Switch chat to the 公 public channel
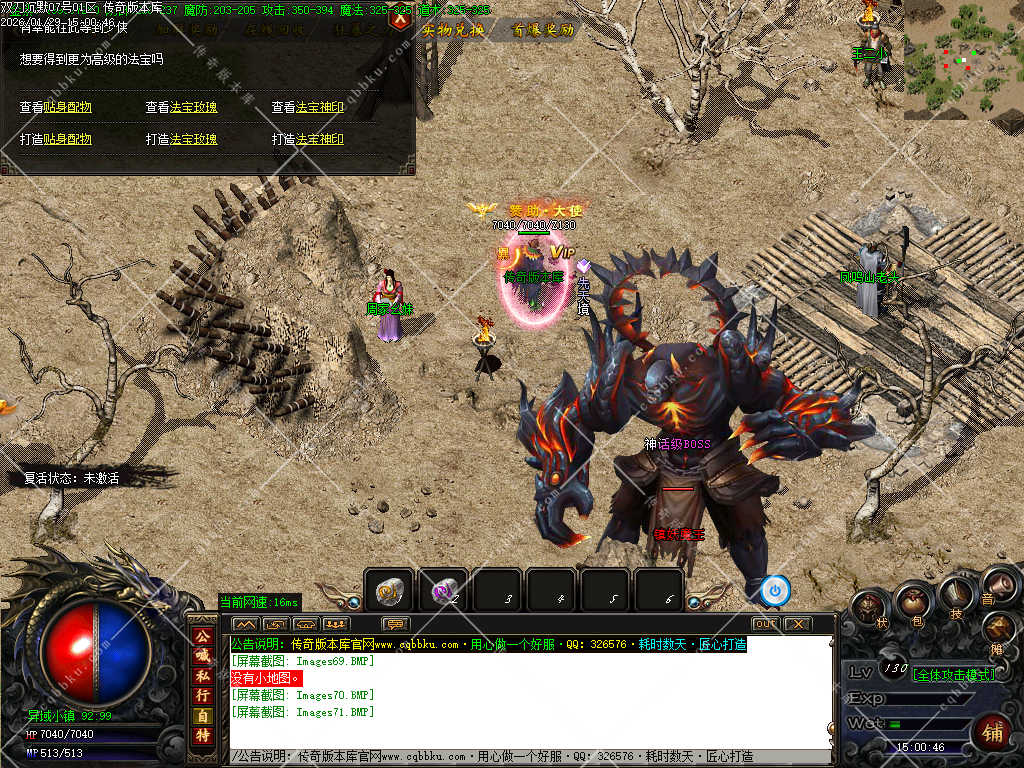 202,637
